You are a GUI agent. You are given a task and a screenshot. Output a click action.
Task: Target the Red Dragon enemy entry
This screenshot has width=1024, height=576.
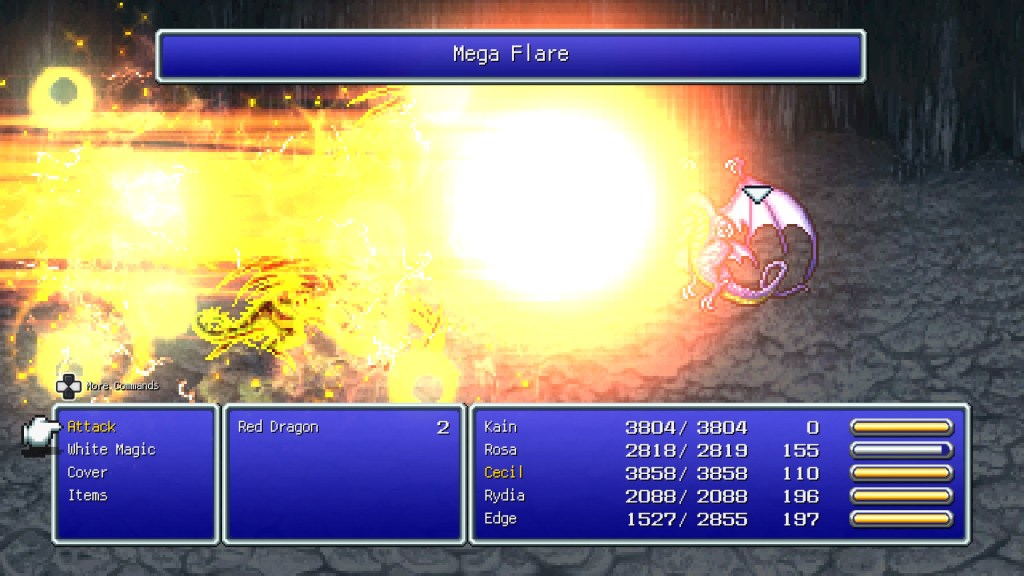[x=278, y=427]
